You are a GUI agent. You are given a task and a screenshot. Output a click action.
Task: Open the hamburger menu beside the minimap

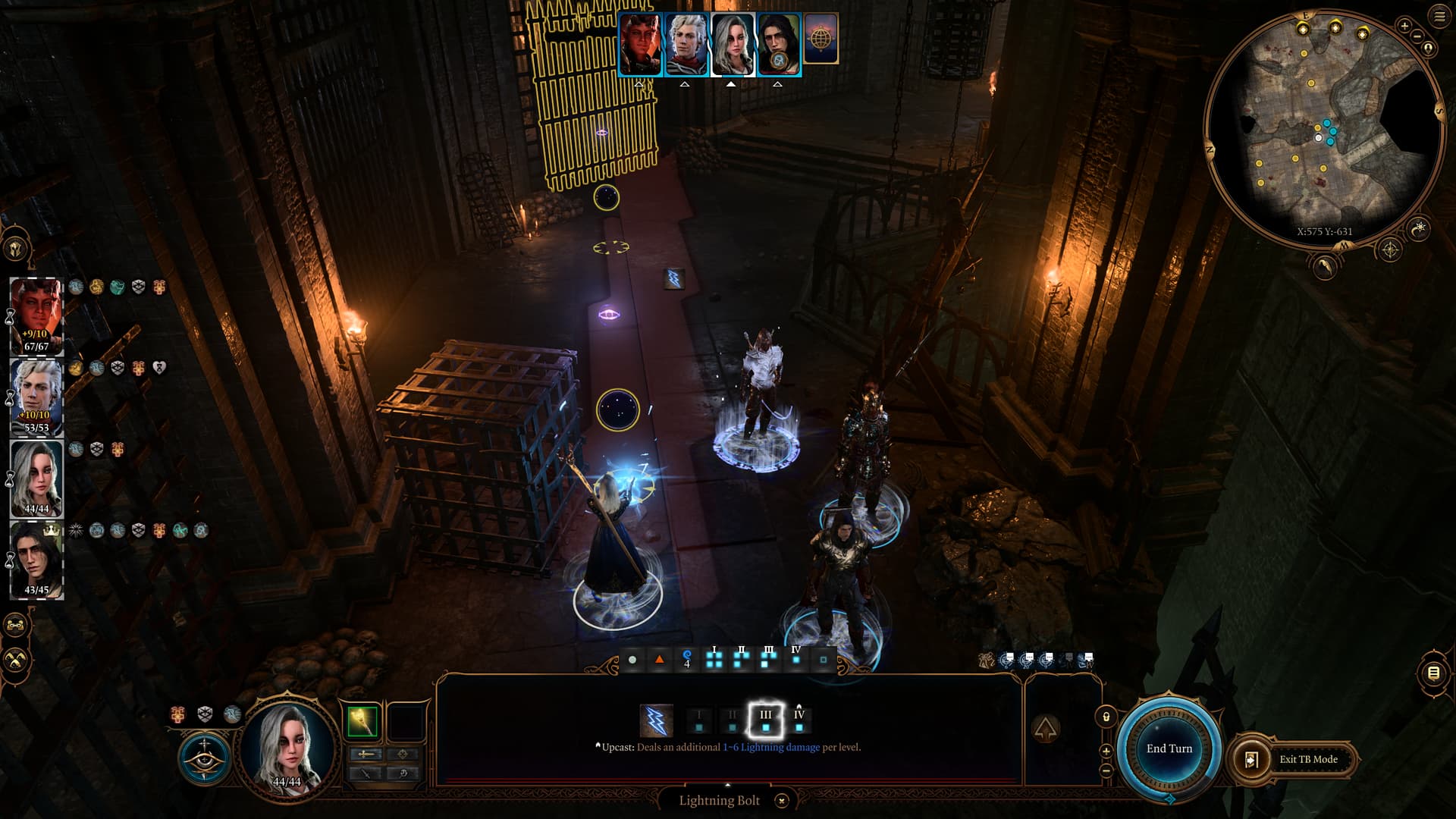1439,17
